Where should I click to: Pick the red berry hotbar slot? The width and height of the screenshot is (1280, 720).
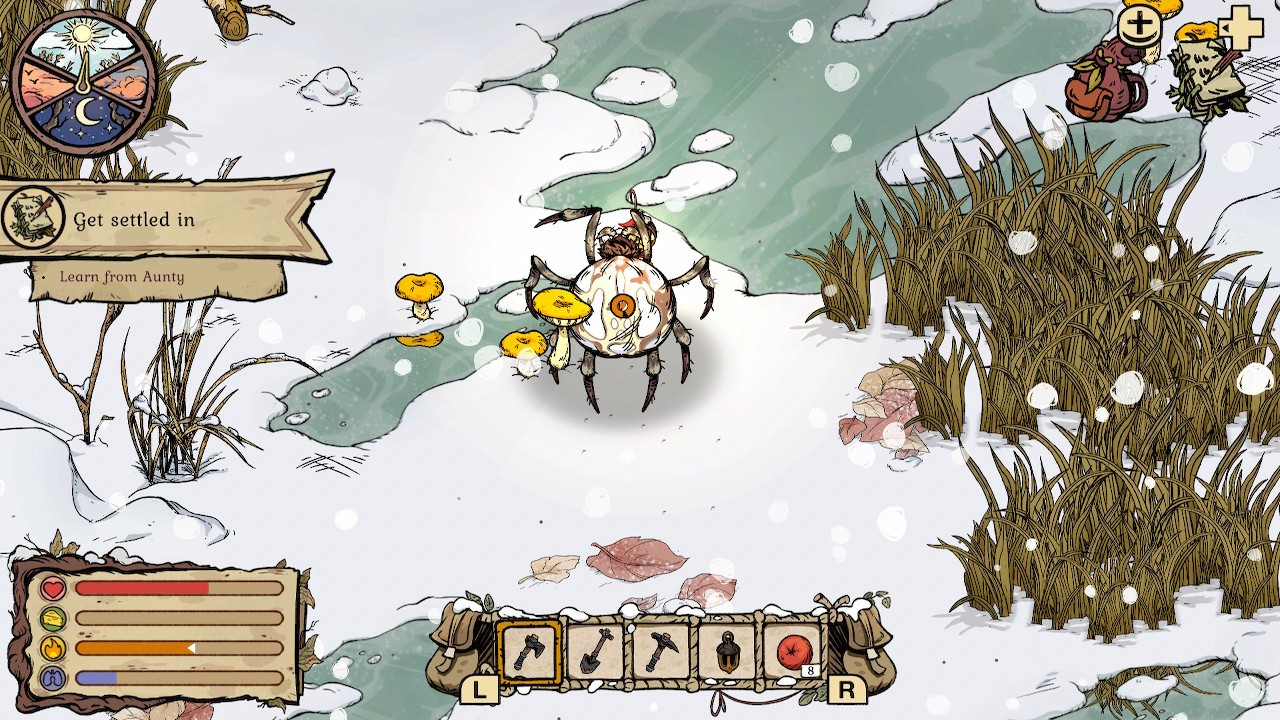tap(793, 652)
